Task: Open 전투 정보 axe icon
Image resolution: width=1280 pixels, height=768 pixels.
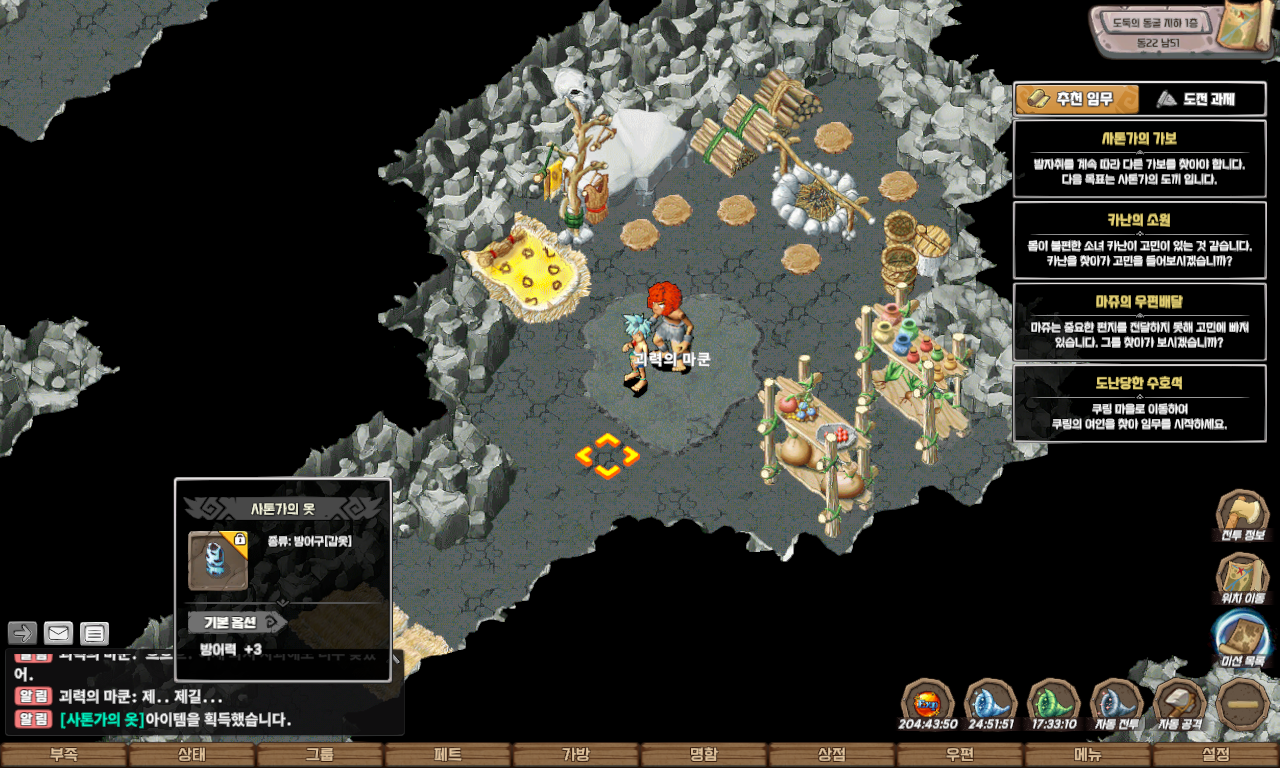Action: pos(1242,514)
